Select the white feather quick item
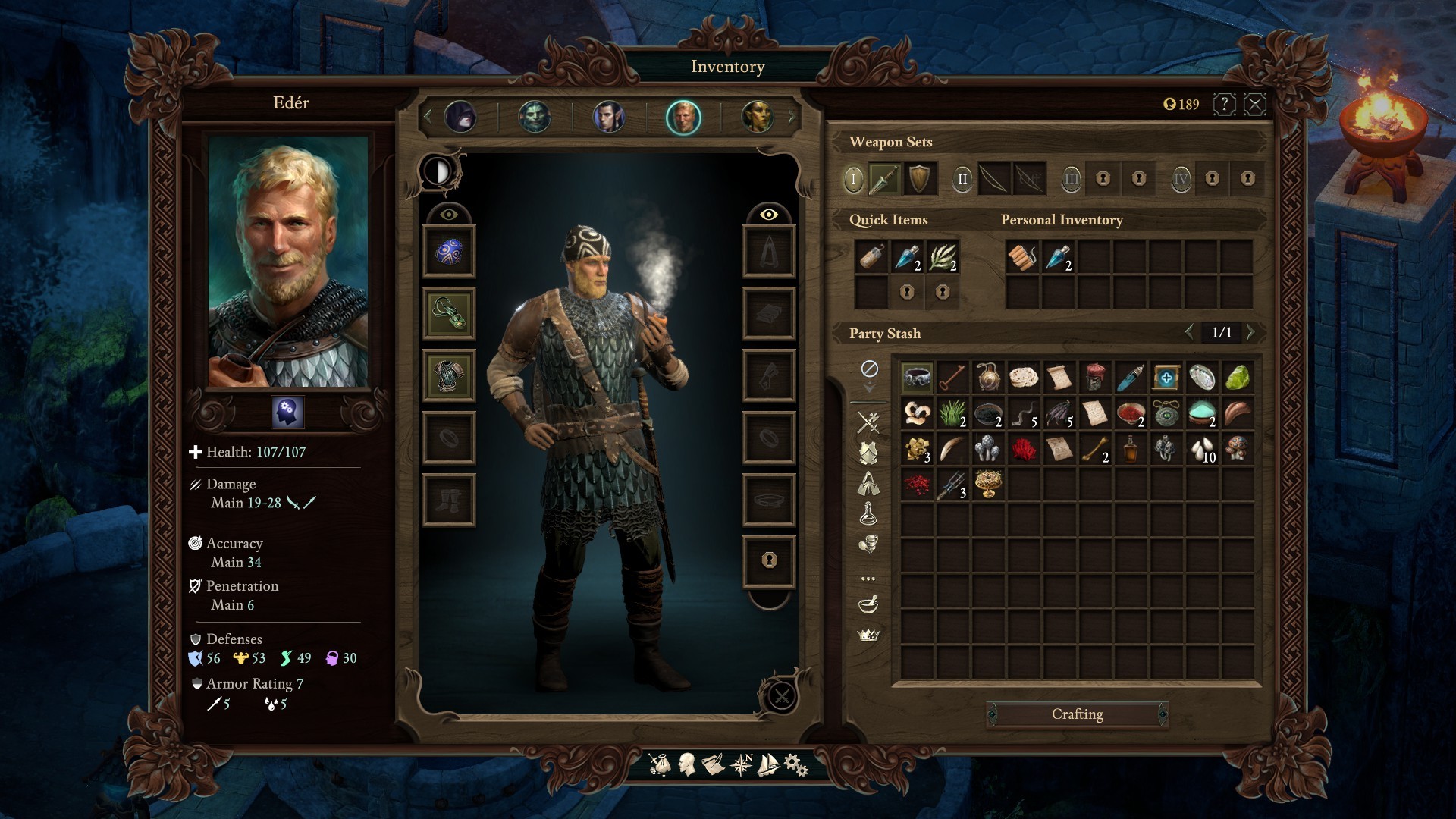The image size is (1456, 819). coord(942,257)
